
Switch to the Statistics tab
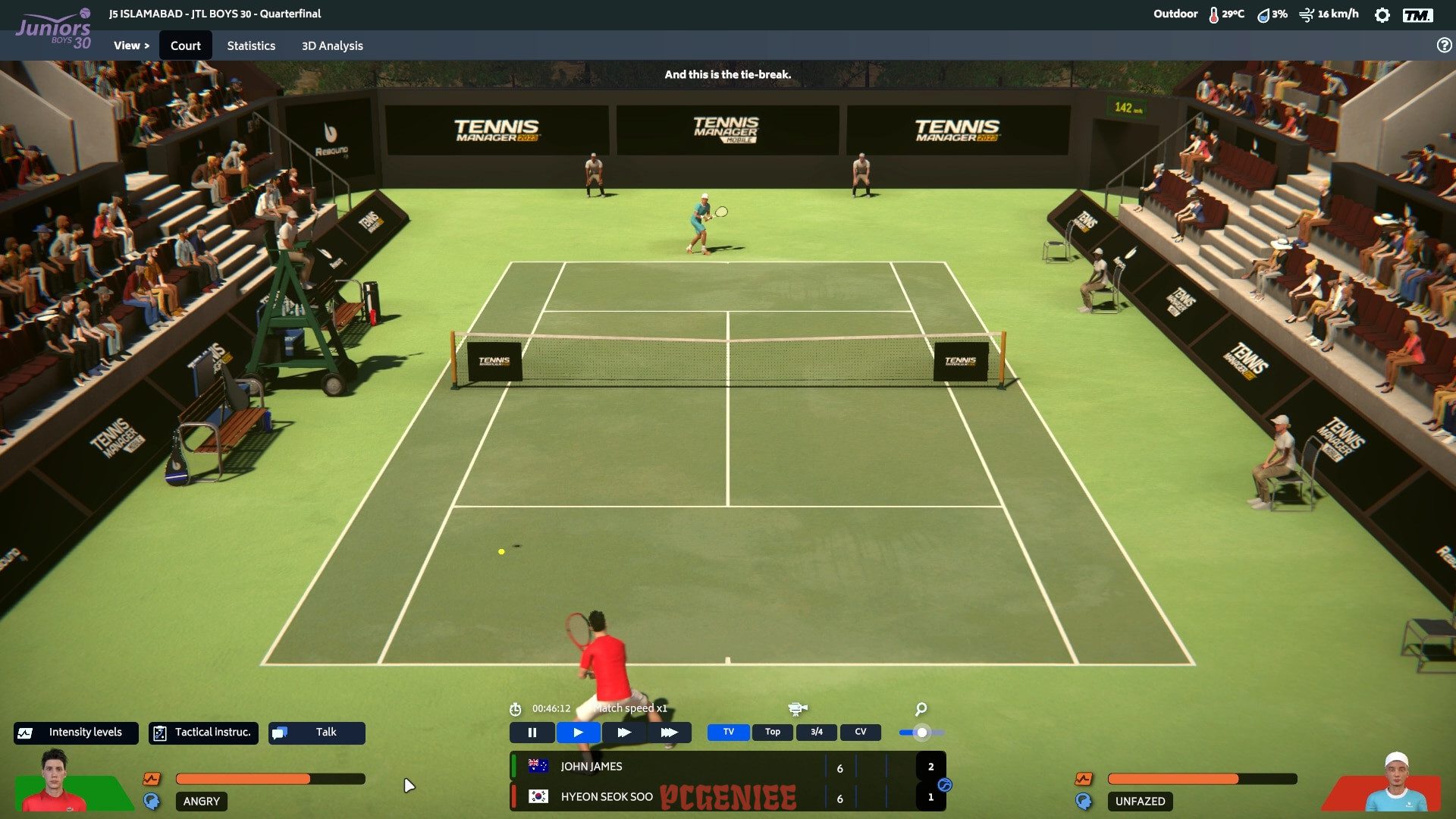point(251,45)
